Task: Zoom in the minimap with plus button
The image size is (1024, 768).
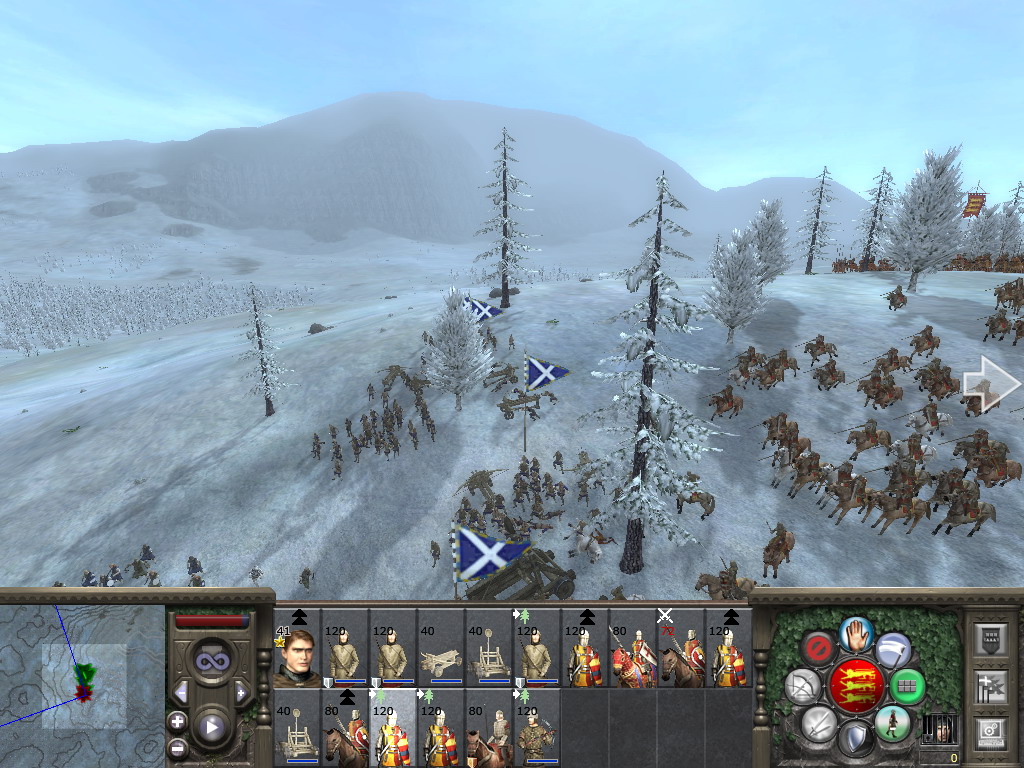Action: point(177,721)
